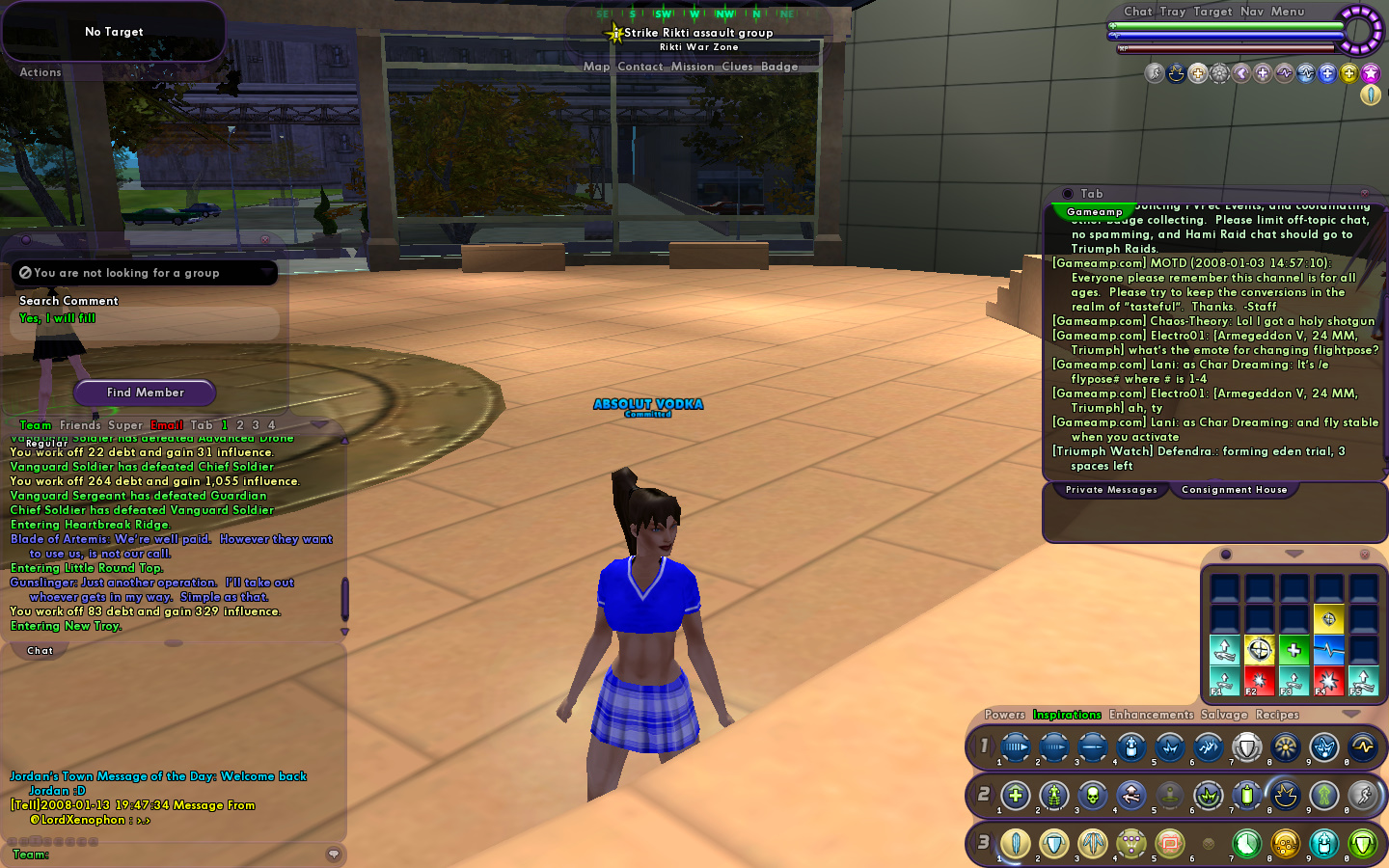Switch to Consignment House chat tab

pyautogui.click(x=1234, y=490)
